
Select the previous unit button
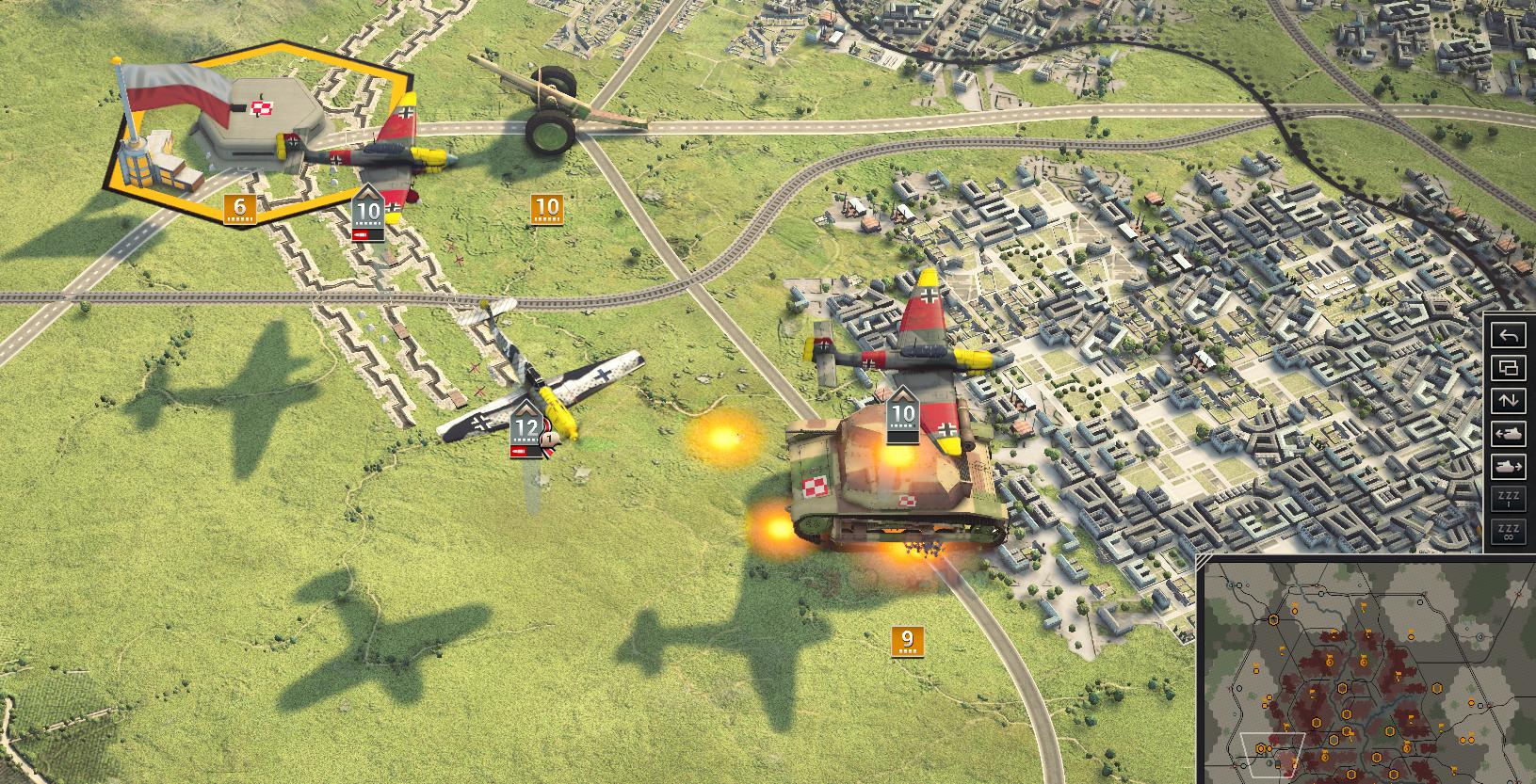tap(1510, 434)
